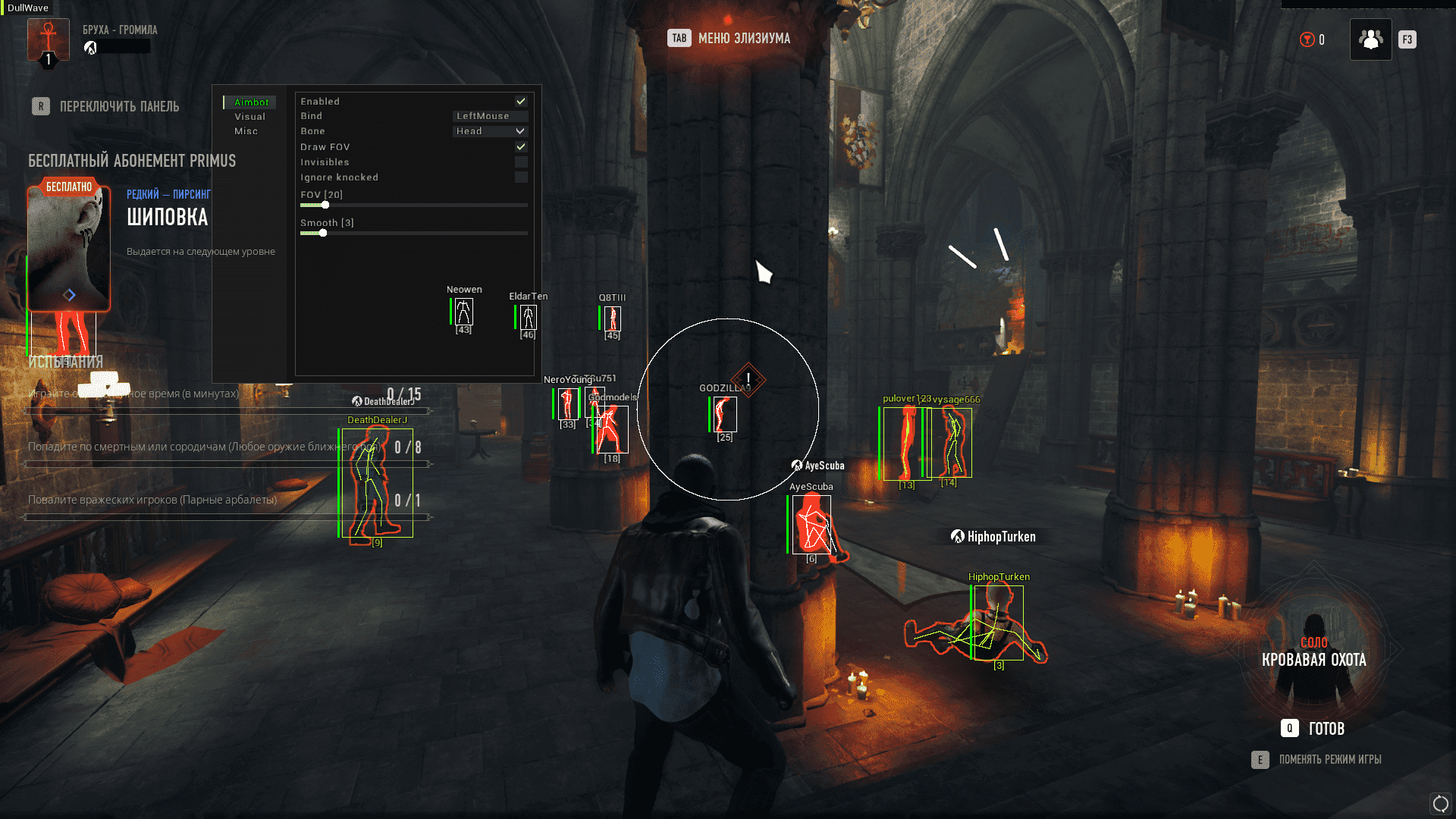Click the LeftMouse bind field
The width and height of the screenshot is (1456, 819).
[490, 116]
